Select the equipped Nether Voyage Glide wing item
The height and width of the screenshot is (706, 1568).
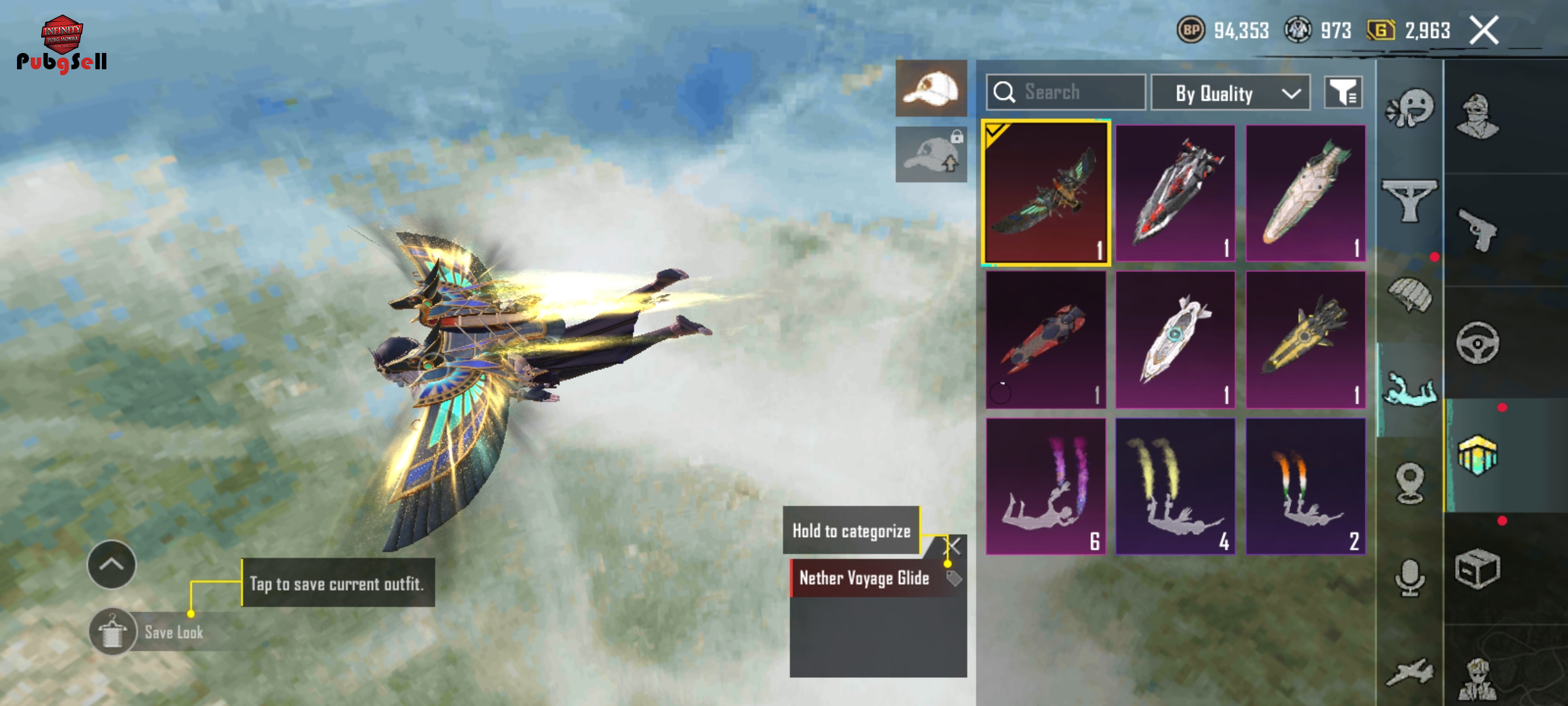(x=1045, y=193)
